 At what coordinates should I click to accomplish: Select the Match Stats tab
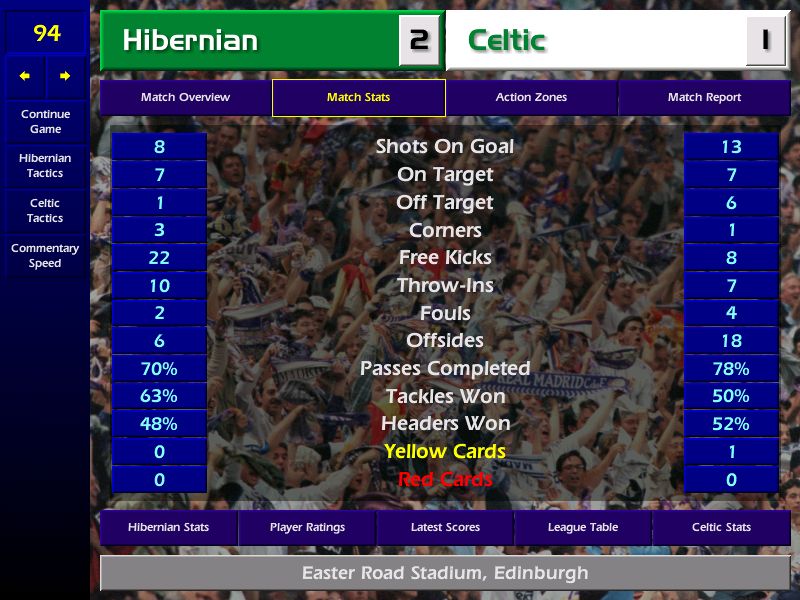358,98
